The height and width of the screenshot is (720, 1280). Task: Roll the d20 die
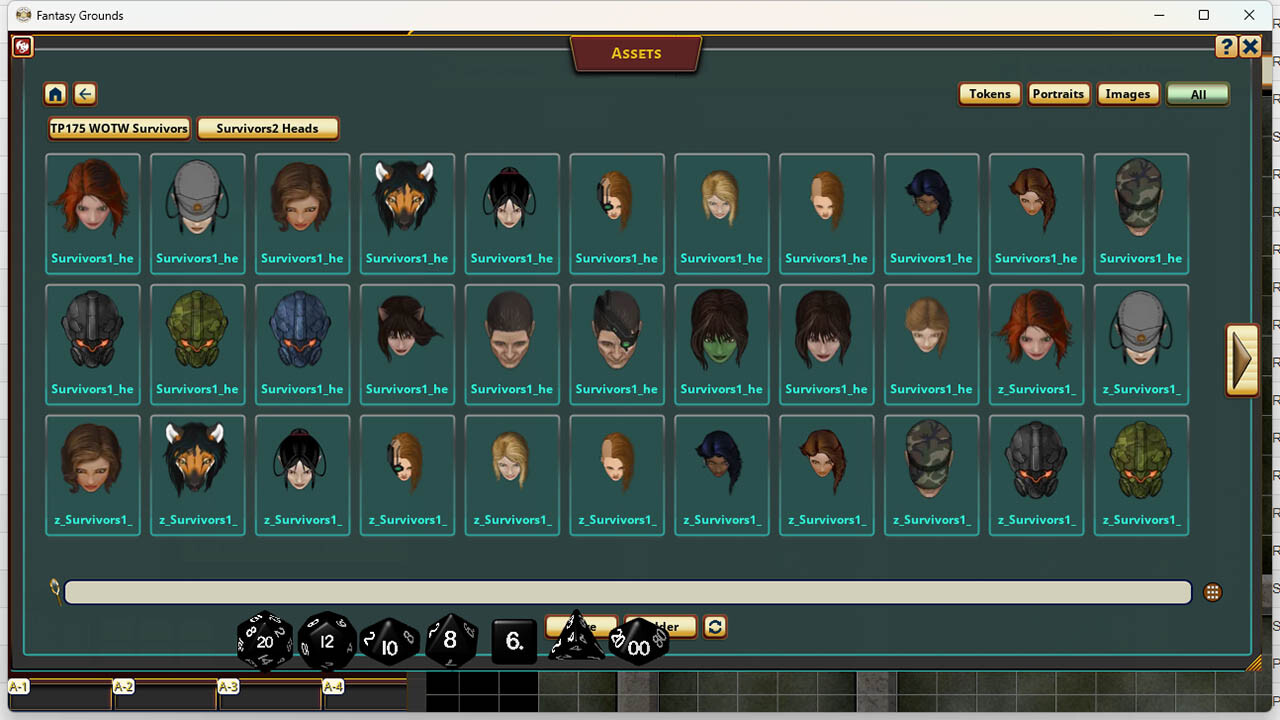tap(263, 641)
